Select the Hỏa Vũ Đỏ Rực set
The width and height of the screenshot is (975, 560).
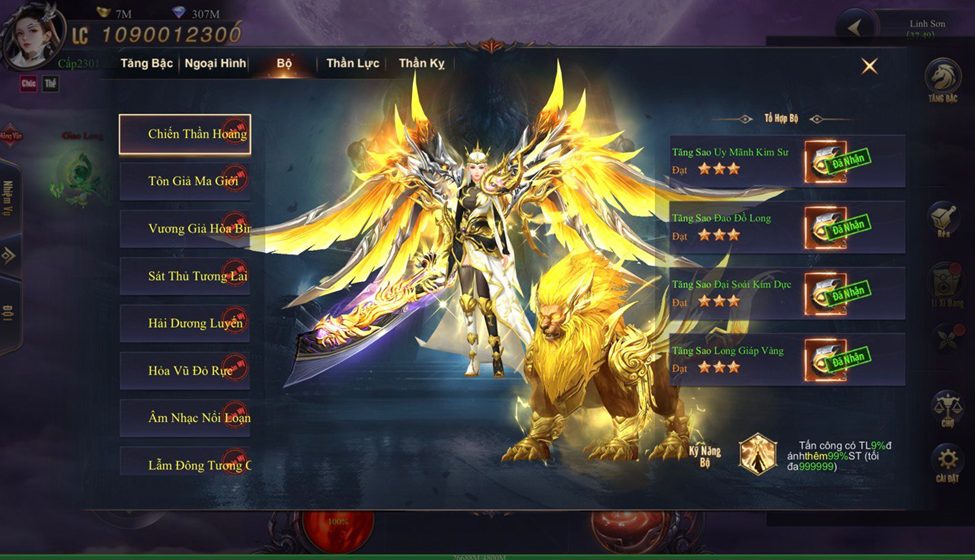click(x=185, y=370)
